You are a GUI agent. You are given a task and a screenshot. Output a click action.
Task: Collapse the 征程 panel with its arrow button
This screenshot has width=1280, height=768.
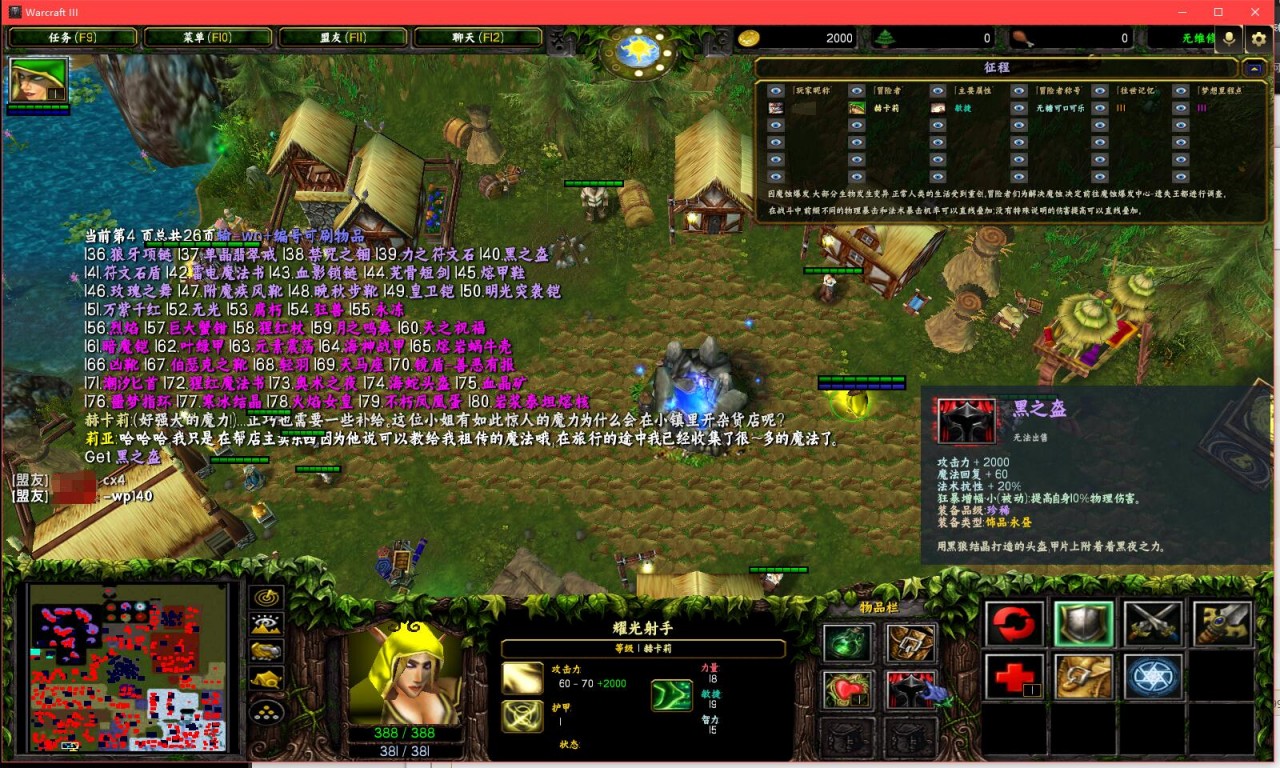coord(1253,69)
